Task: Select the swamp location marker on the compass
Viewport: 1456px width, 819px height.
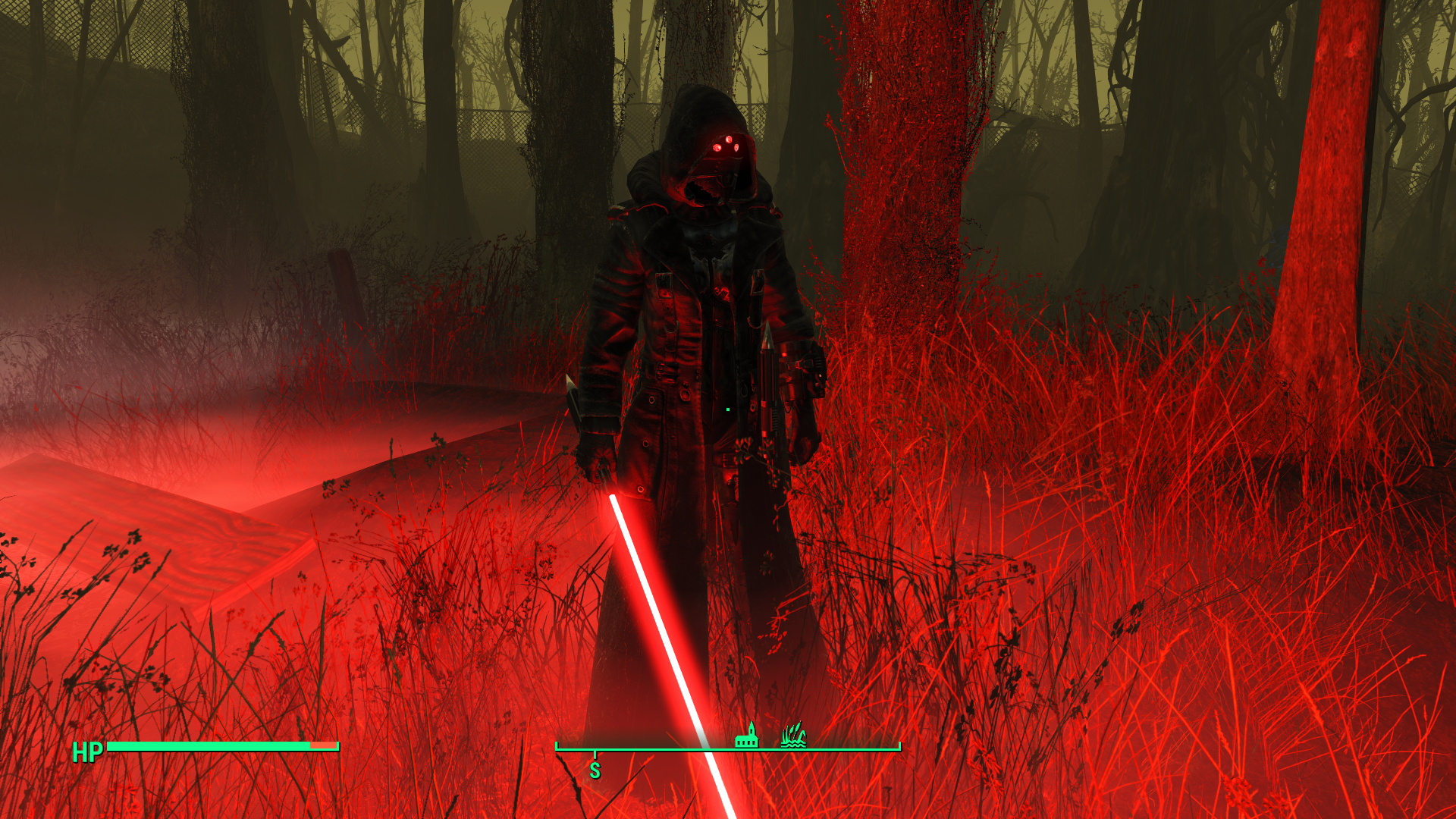Action: (792, 736)
